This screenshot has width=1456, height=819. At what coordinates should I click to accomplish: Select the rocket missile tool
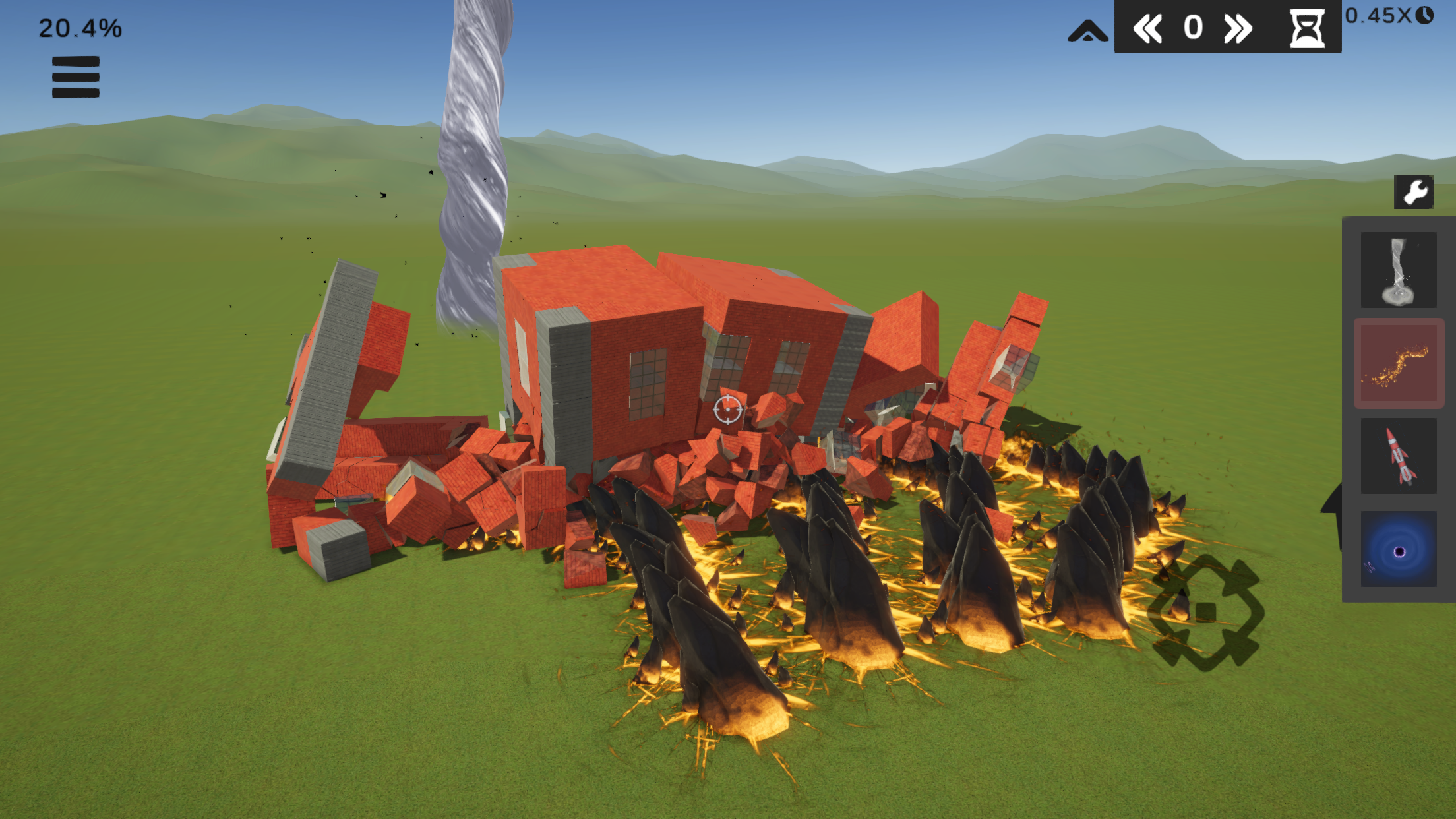(1398, 455)
